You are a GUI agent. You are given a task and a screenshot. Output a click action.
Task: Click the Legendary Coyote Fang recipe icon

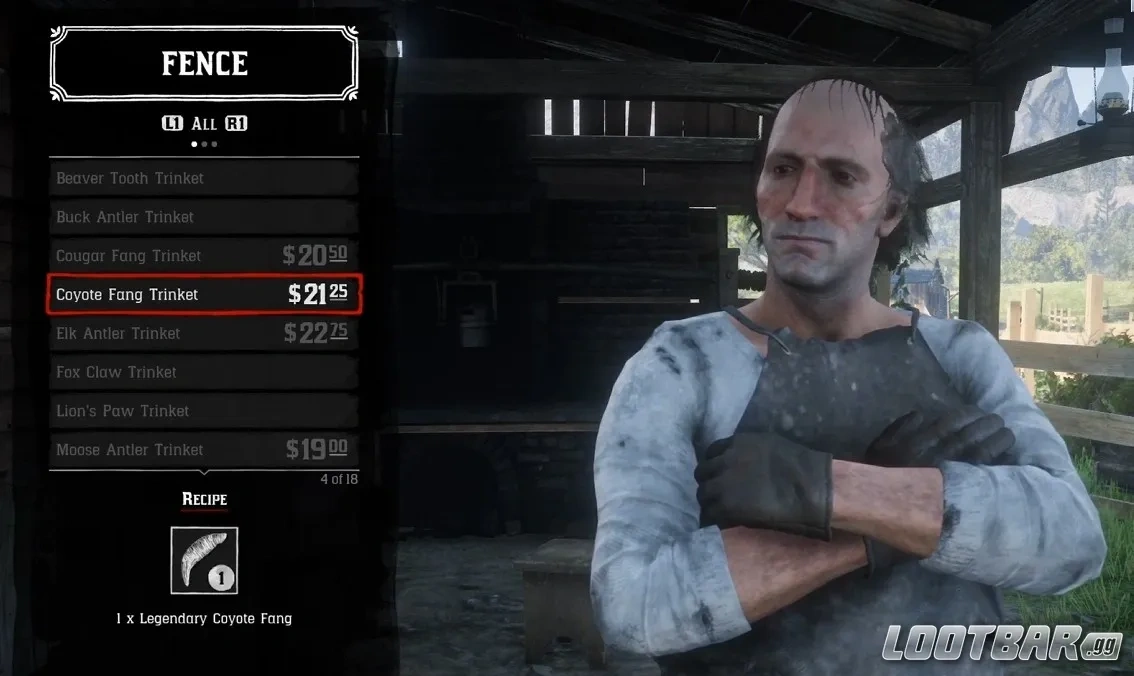pos(204,561)
